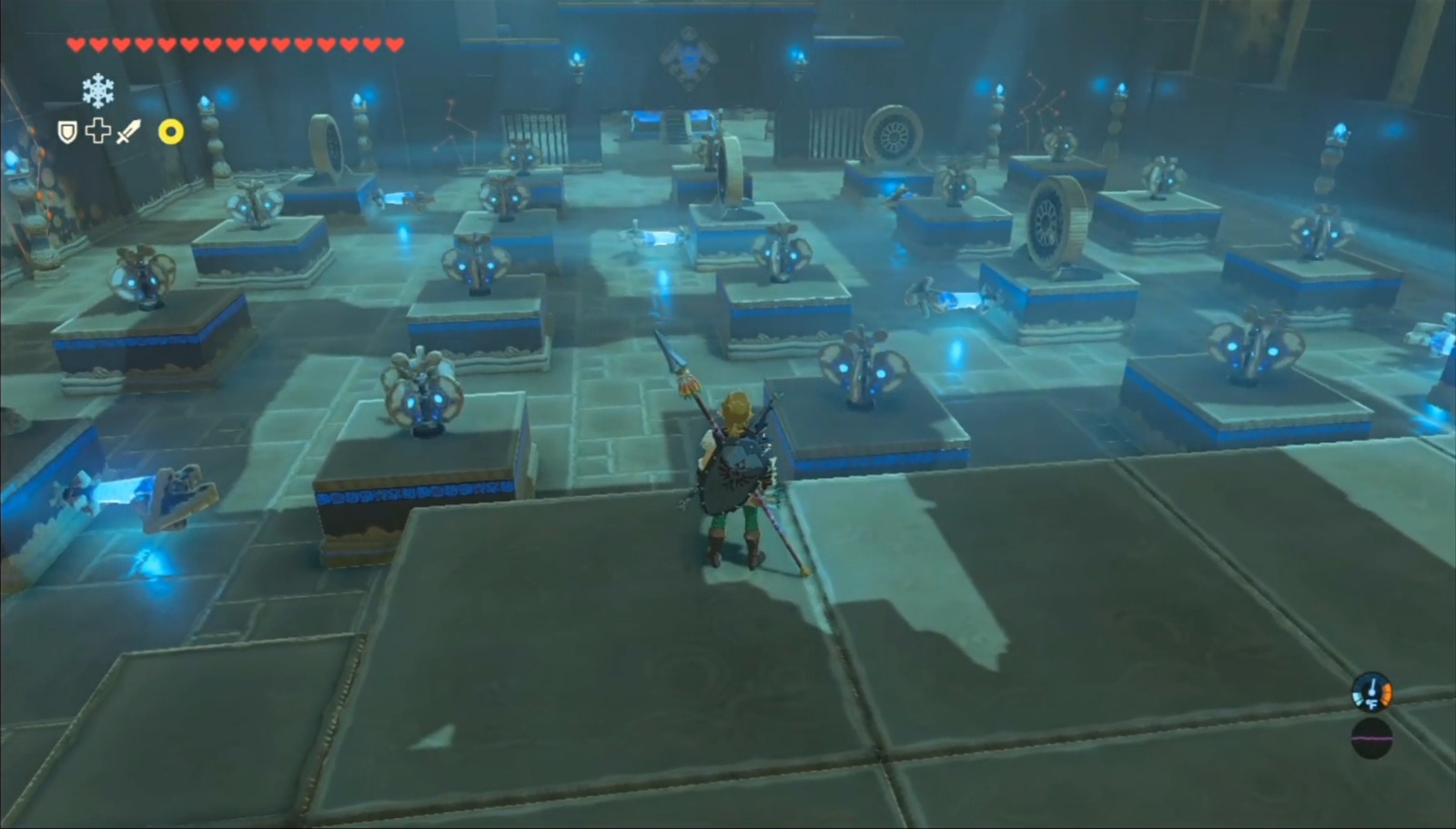Screen dimensions: 1456x829
Task: Click the plus-shaped armor icon
Action: [x=98, y=133]
